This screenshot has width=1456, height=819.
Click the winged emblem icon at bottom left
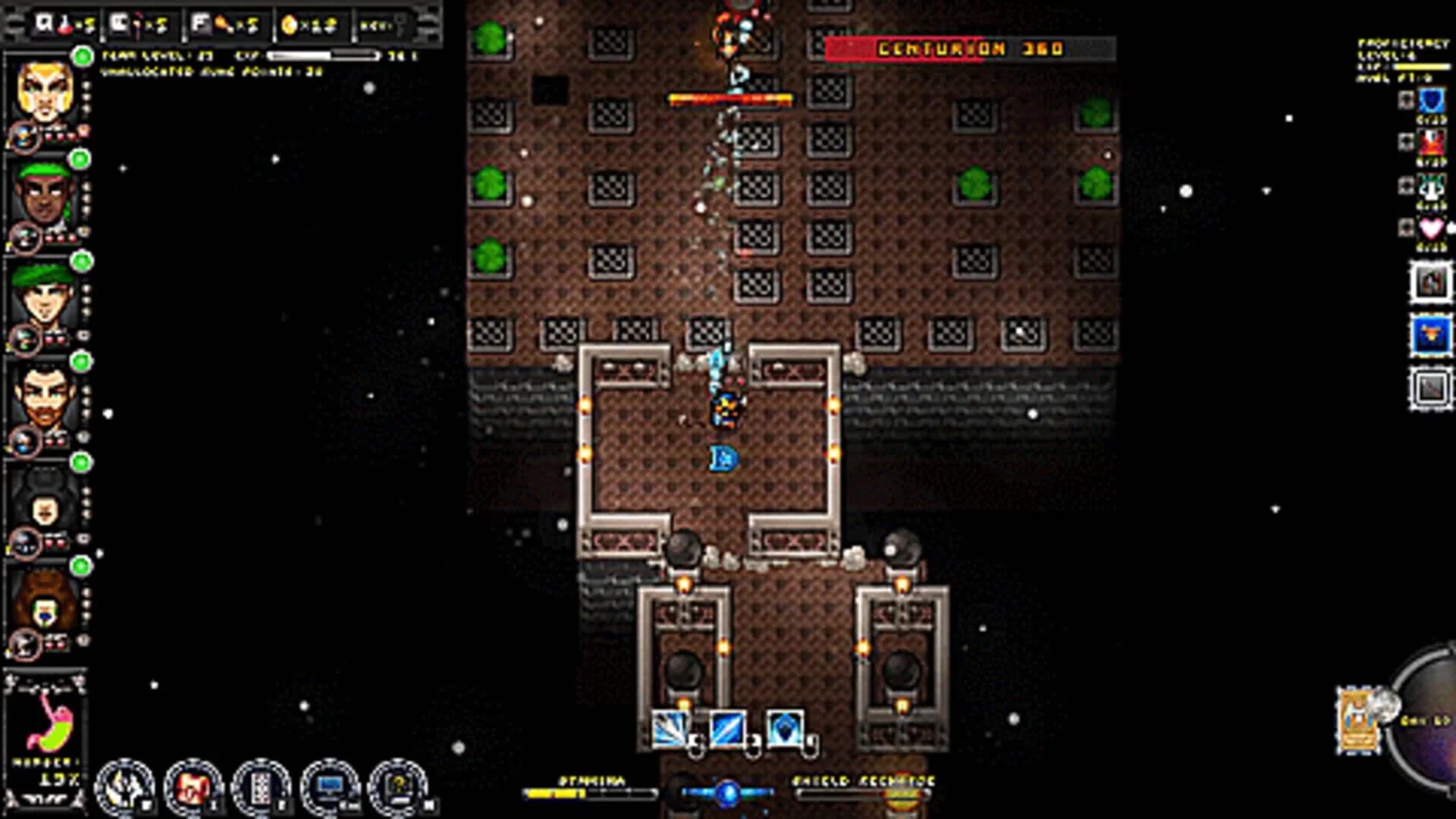(x=125, y=787)
